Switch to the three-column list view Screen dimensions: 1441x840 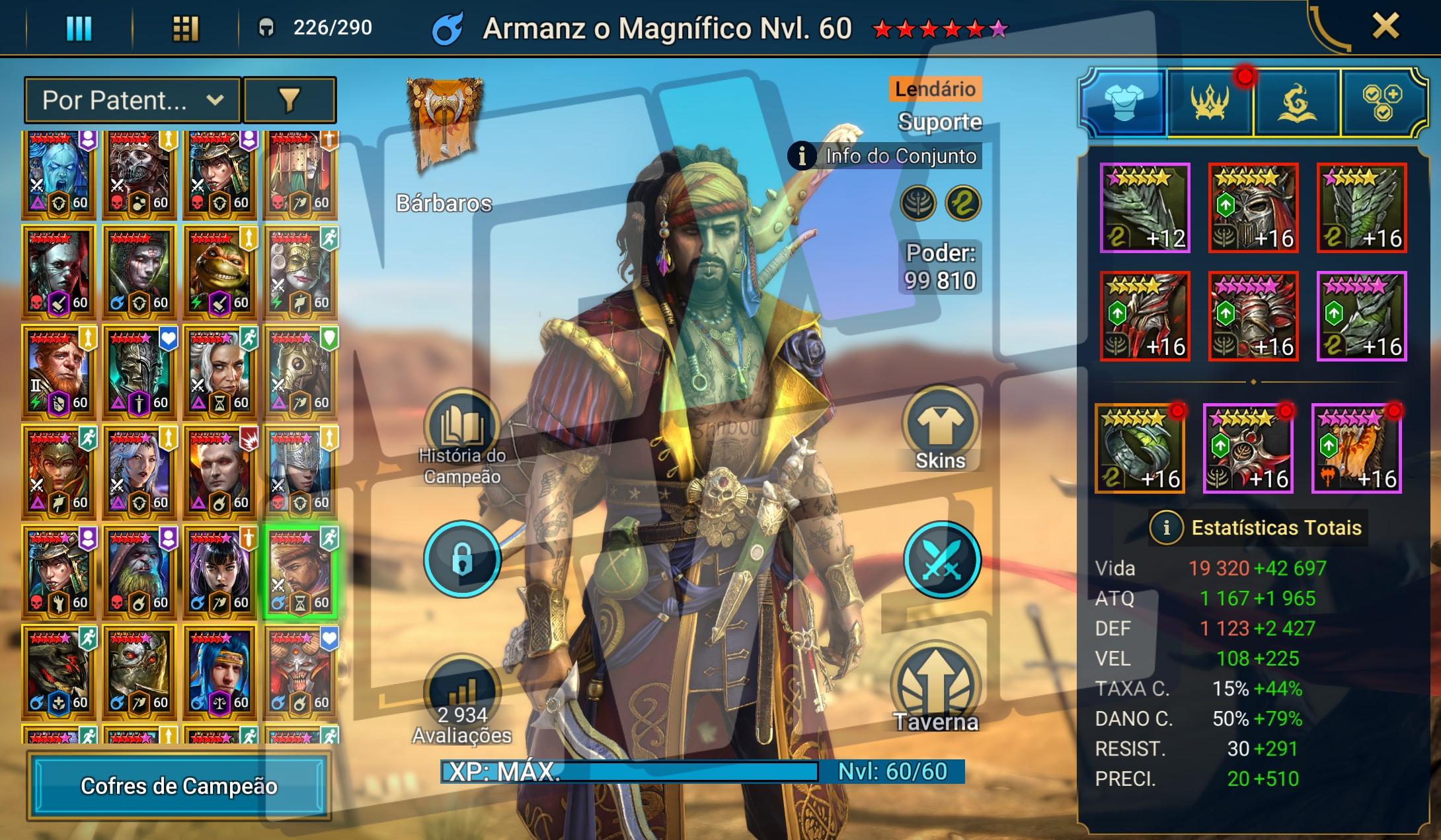[79, 28]
